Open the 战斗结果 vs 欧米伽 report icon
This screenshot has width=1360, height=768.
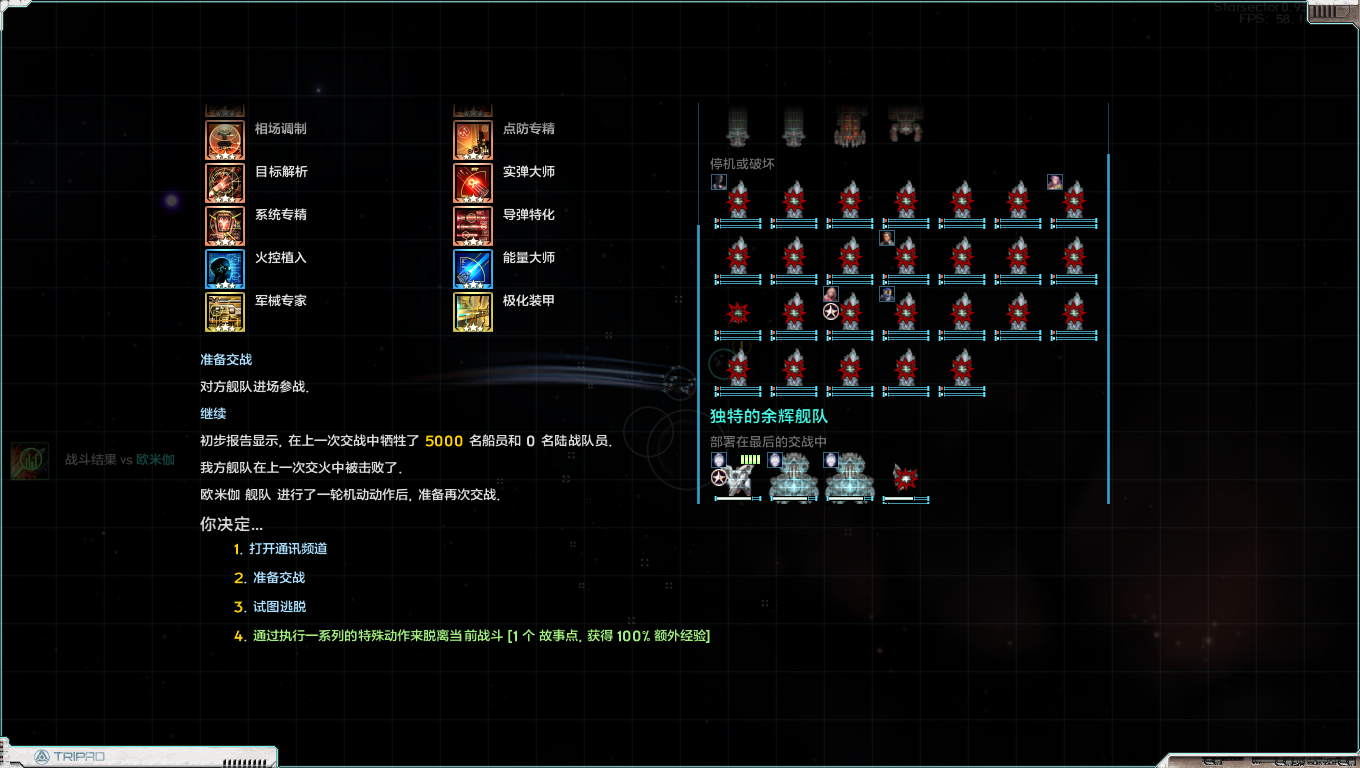coord(30,462)
